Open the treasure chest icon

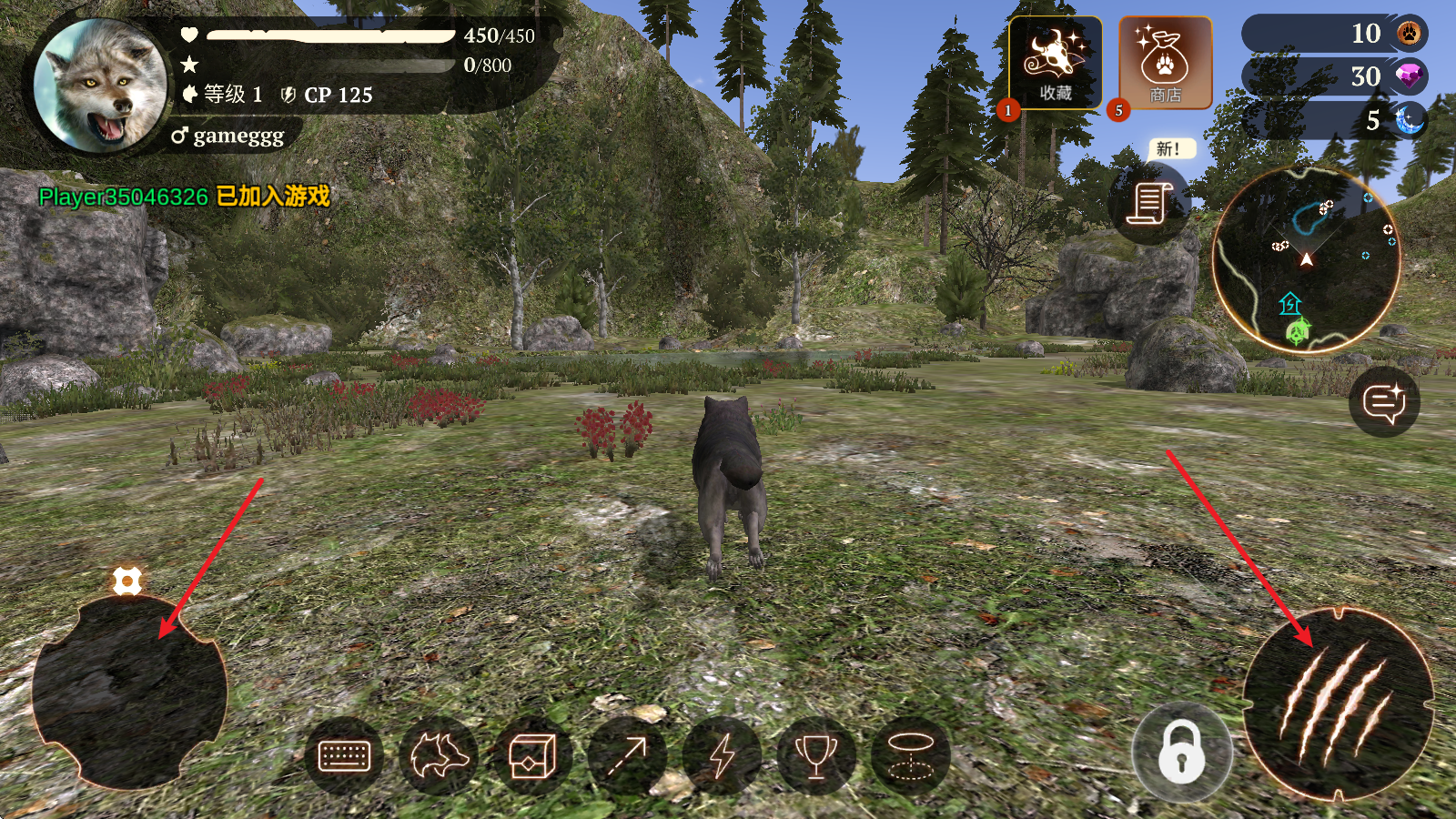click(532, 755)
